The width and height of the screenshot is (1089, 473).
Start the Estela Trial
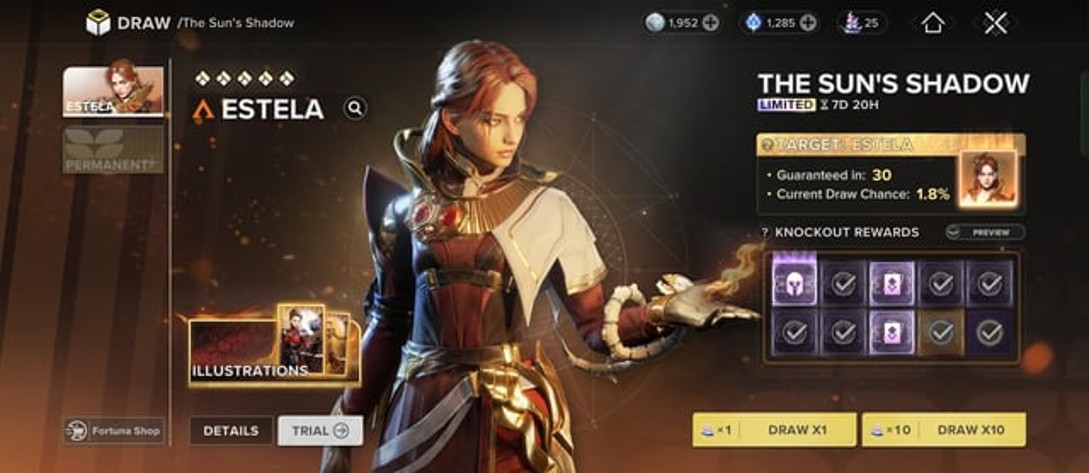(320, 431)
